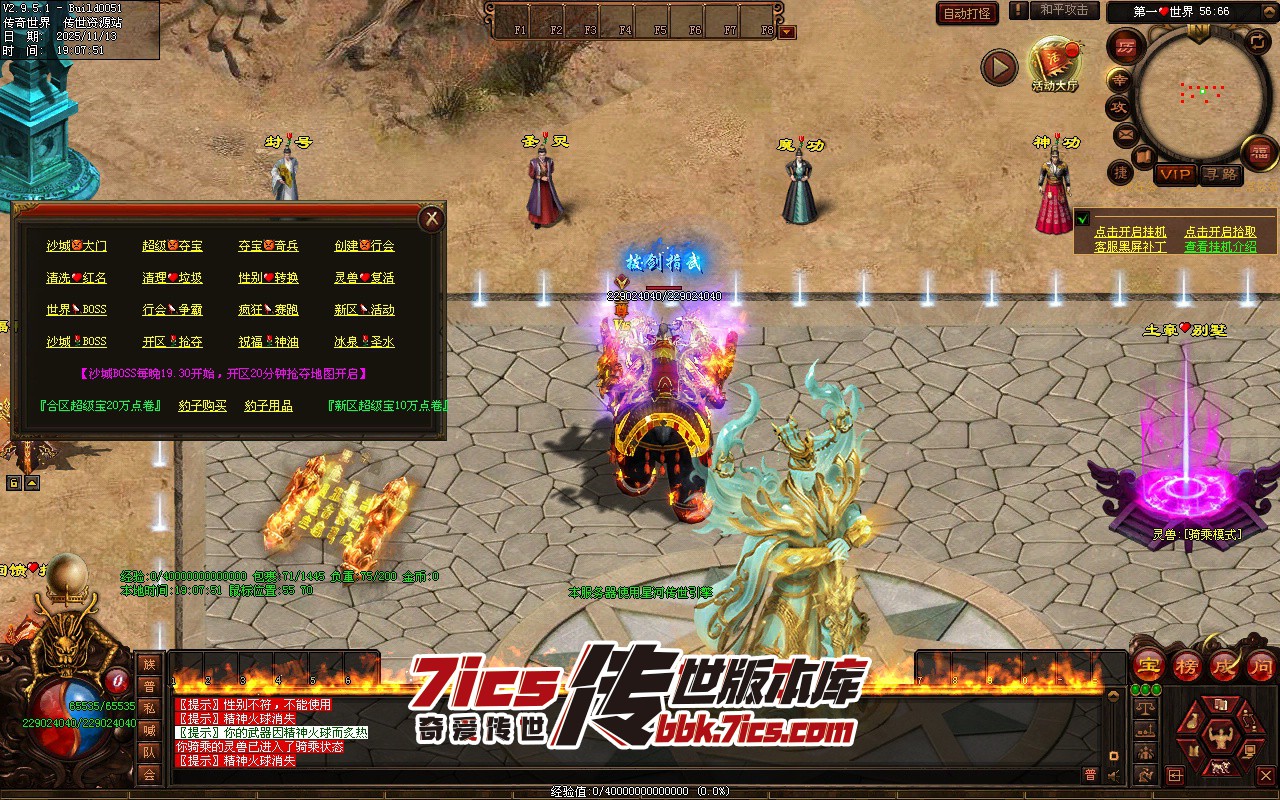Open the VIP panel

(x=1175, y=174)
